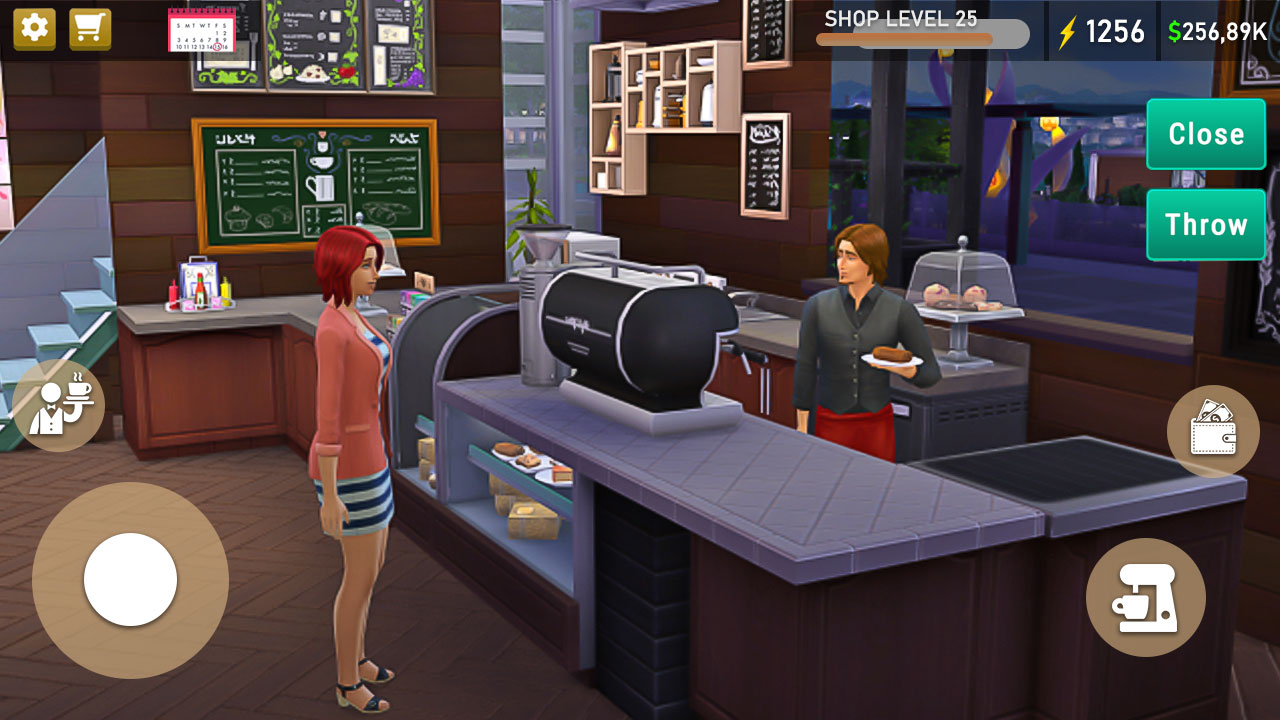This screenshot has width=1280, height=720.
Task: Tap the virtual movement joystick
Action: tap(130, 580)
